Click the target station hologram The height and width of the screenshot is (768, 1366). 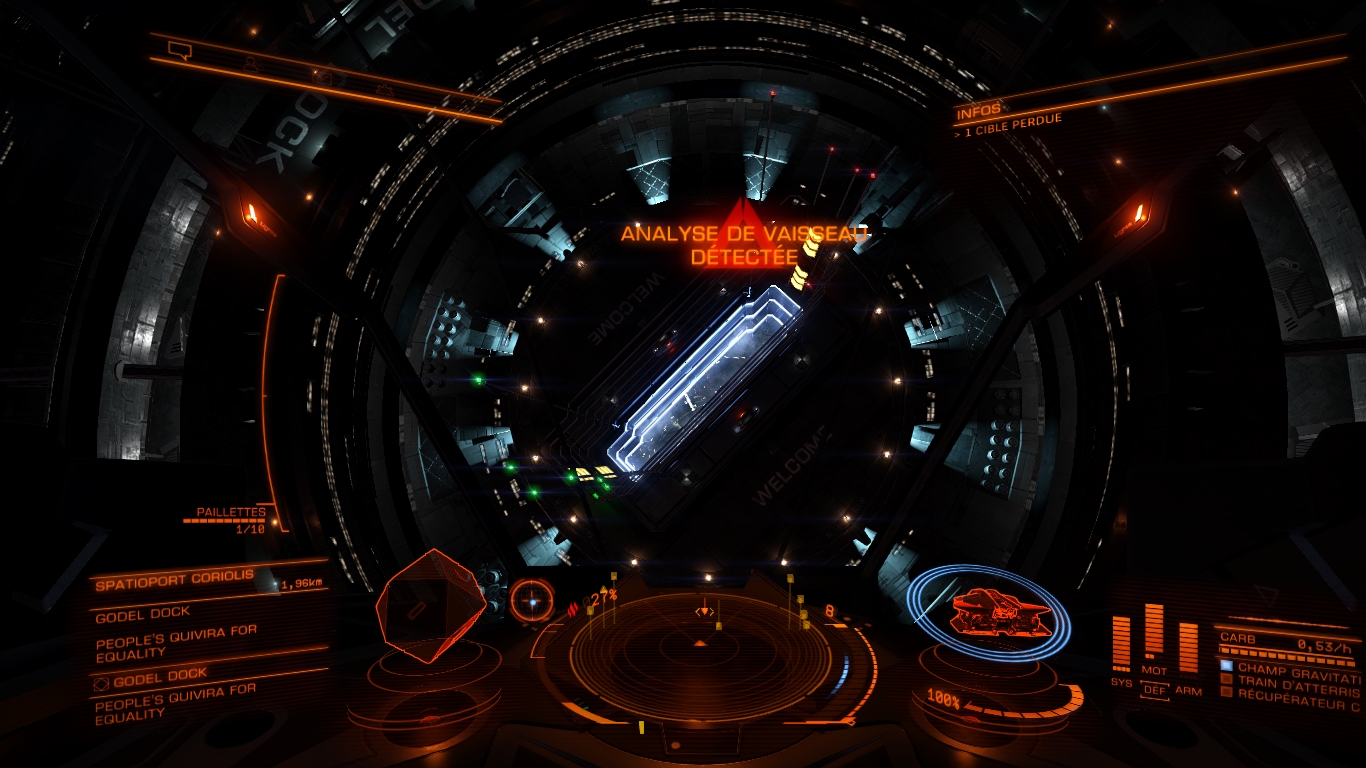(431, 604)
